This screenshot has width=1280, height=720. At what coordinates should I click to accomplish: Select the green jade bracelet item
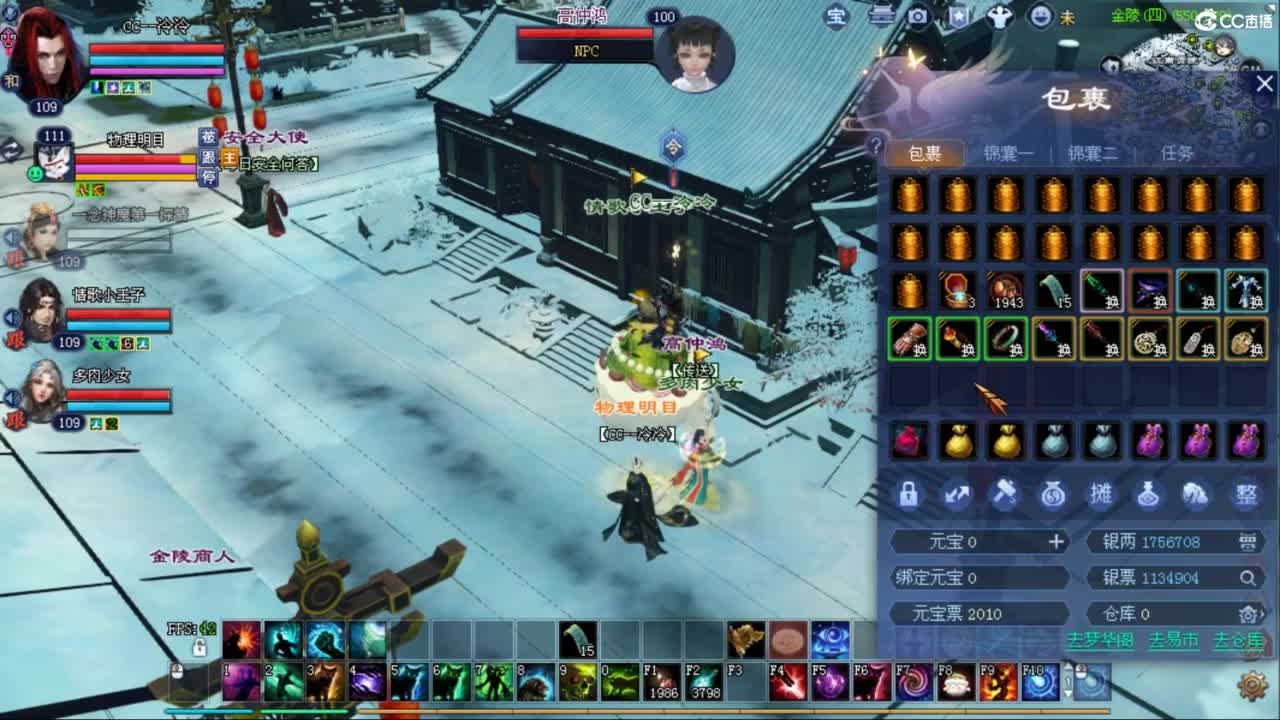pyautogui.click(x=1006, y=339)
